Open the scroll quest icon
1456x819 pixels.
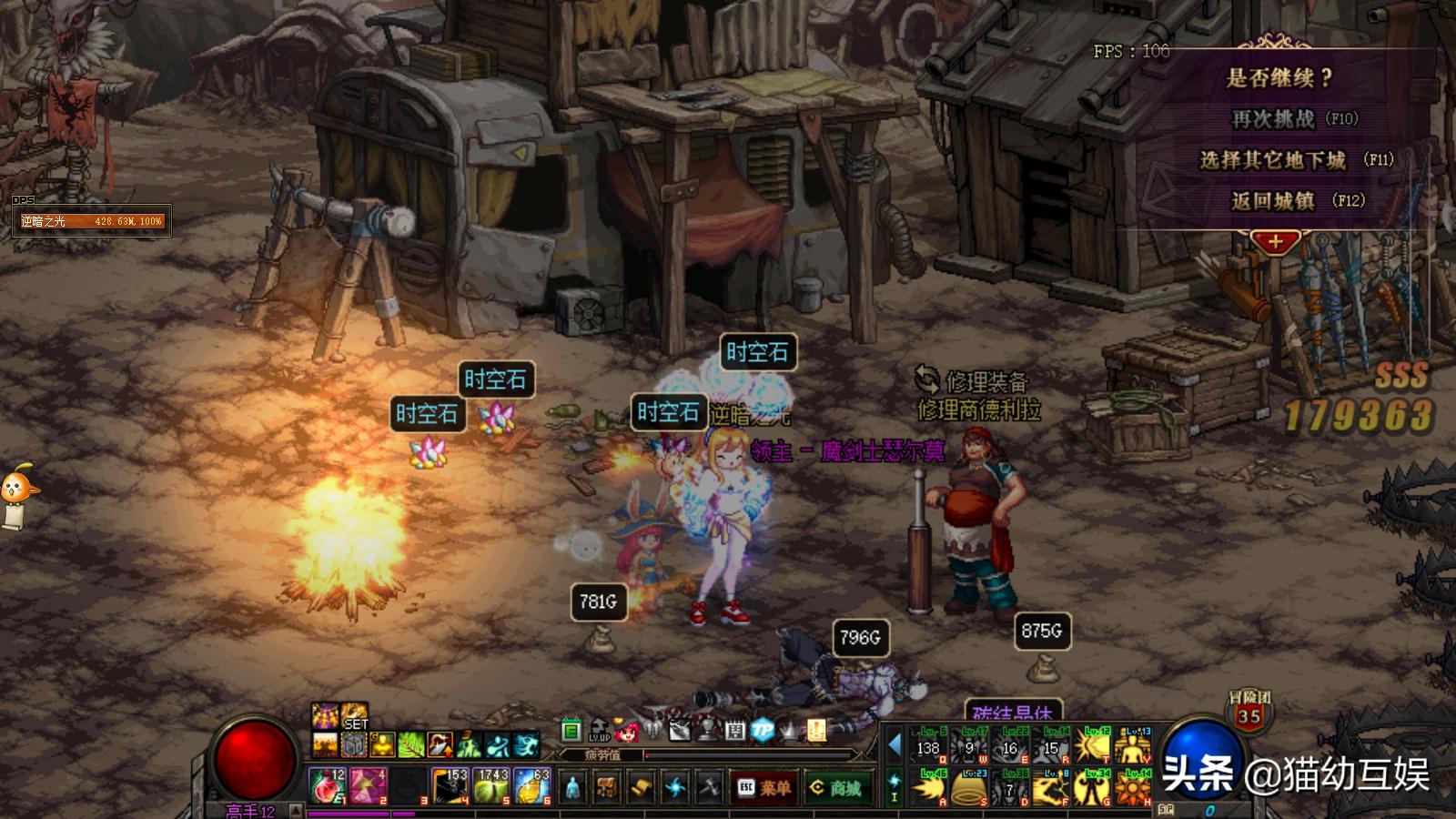pos(641,787)
